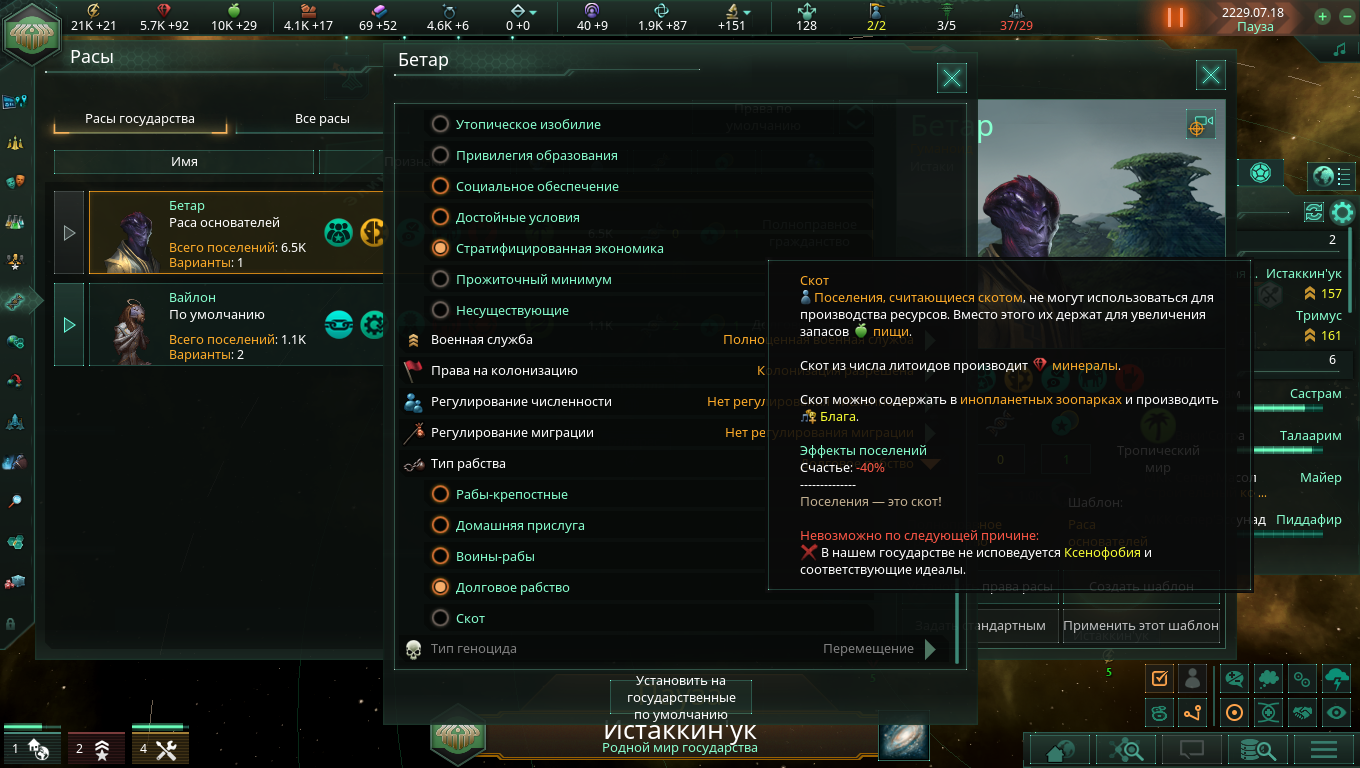The width and height of the screenshot is (1360, 768).
Task: Choose Достойные условия living standard
Action: pos(440,218)
